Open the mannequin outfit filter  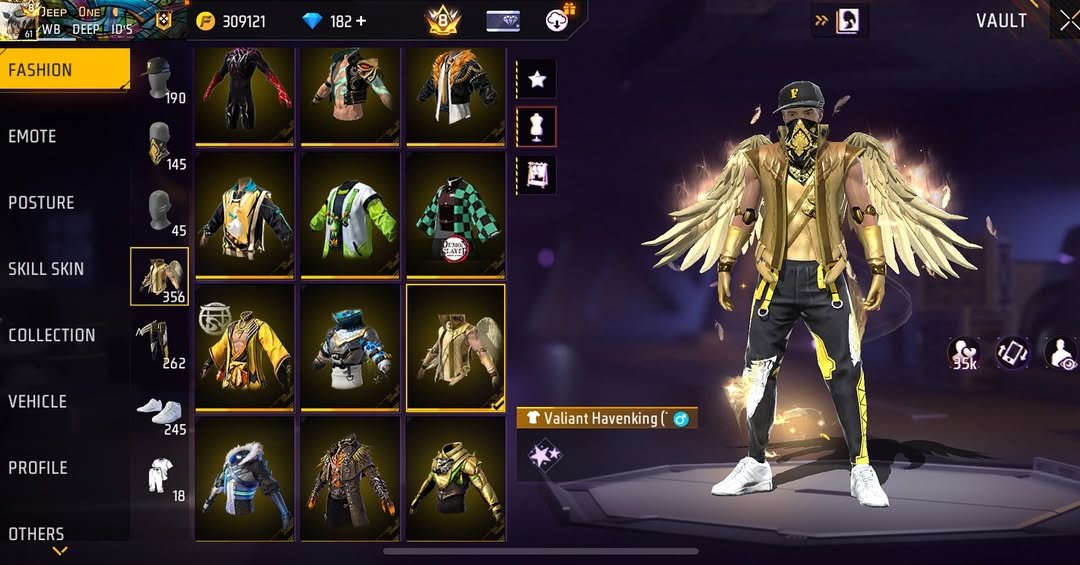click(536, 127)
